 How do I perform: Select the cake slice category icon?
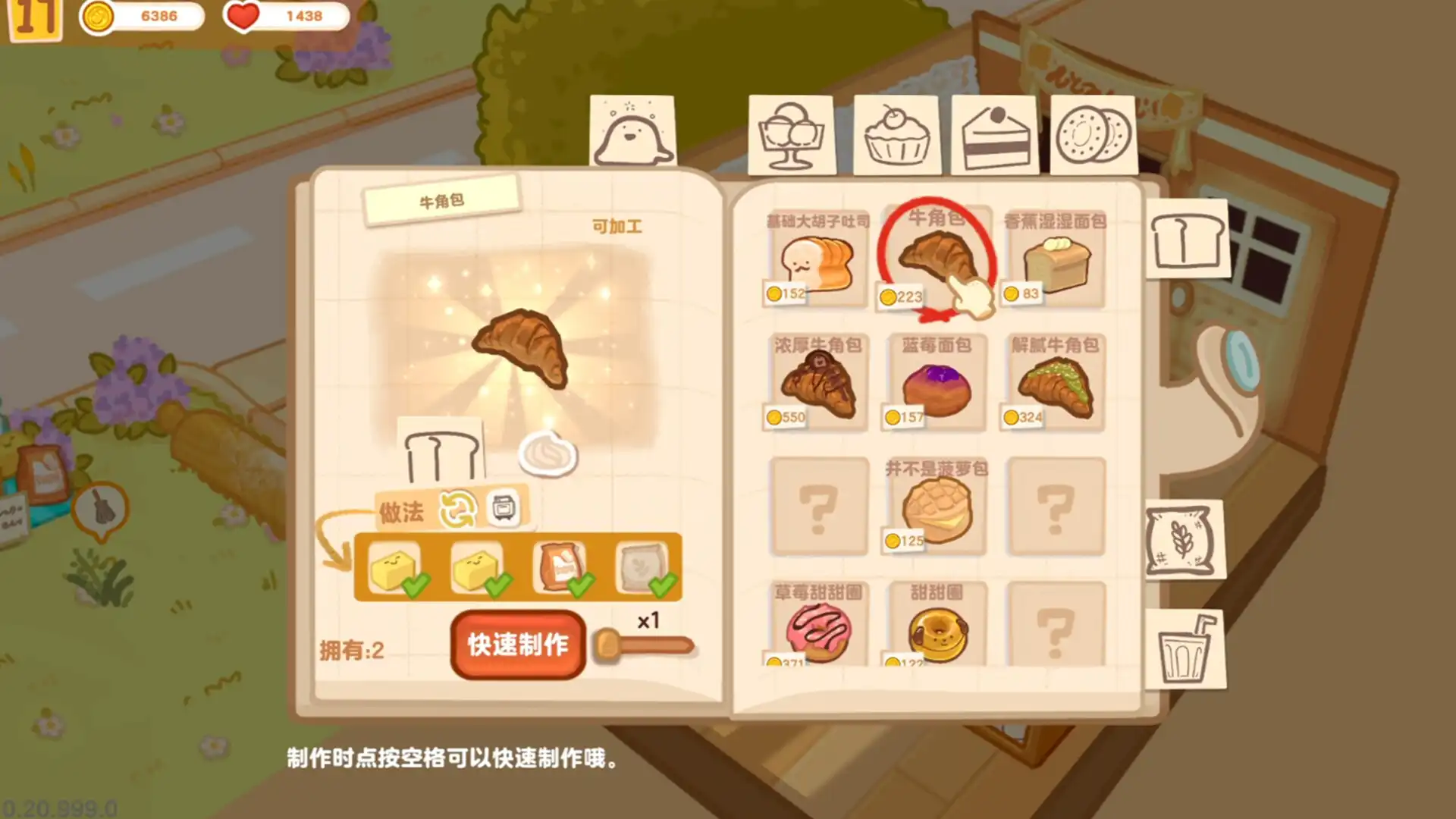click(x=995, y=135)
